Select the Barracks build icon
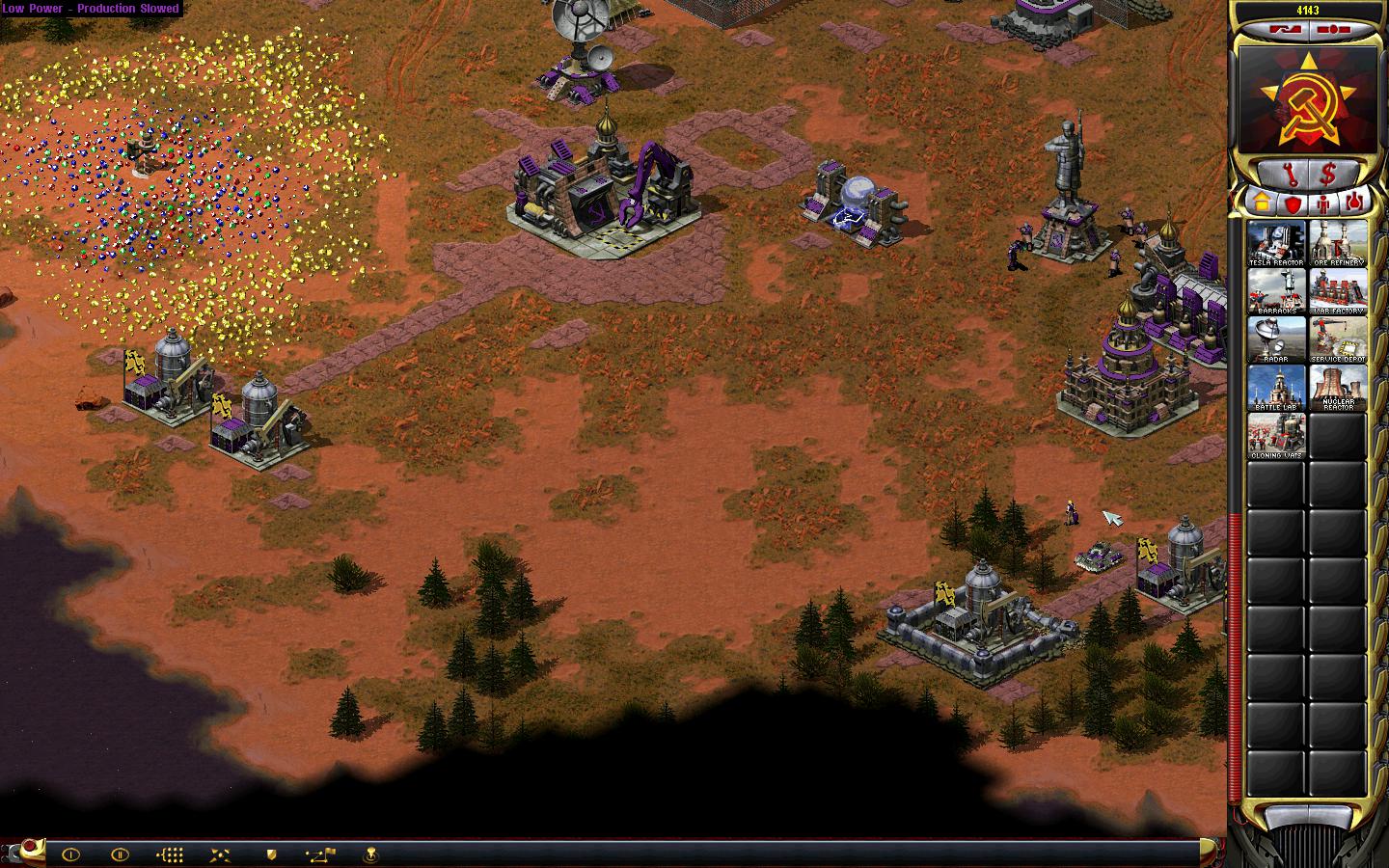This screenshot has width=1389, height=868. click(x=1276, y=290)
